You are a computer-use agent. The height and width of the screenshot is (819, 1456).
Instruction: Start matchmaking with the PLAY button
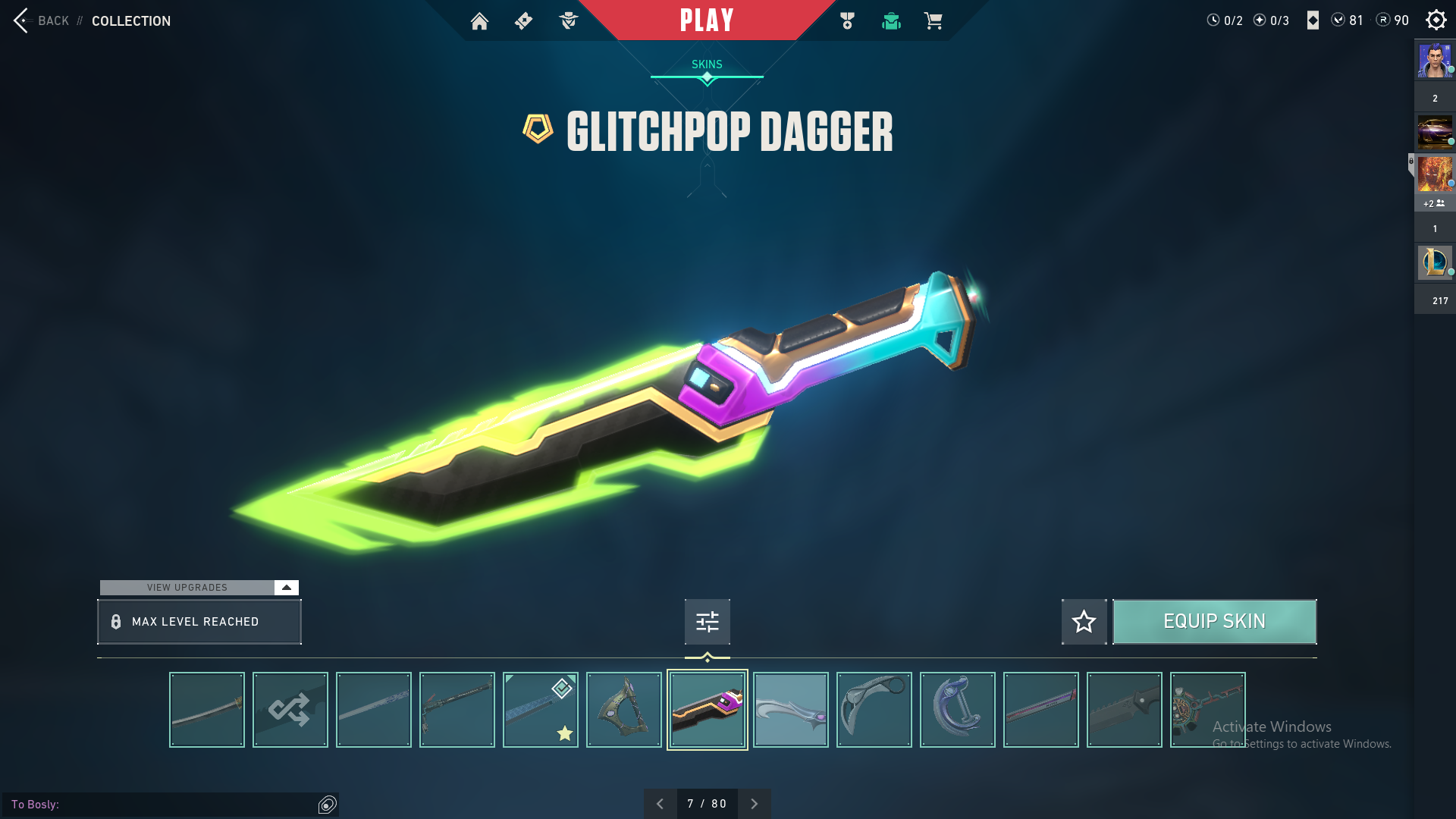tap(706, 20)
